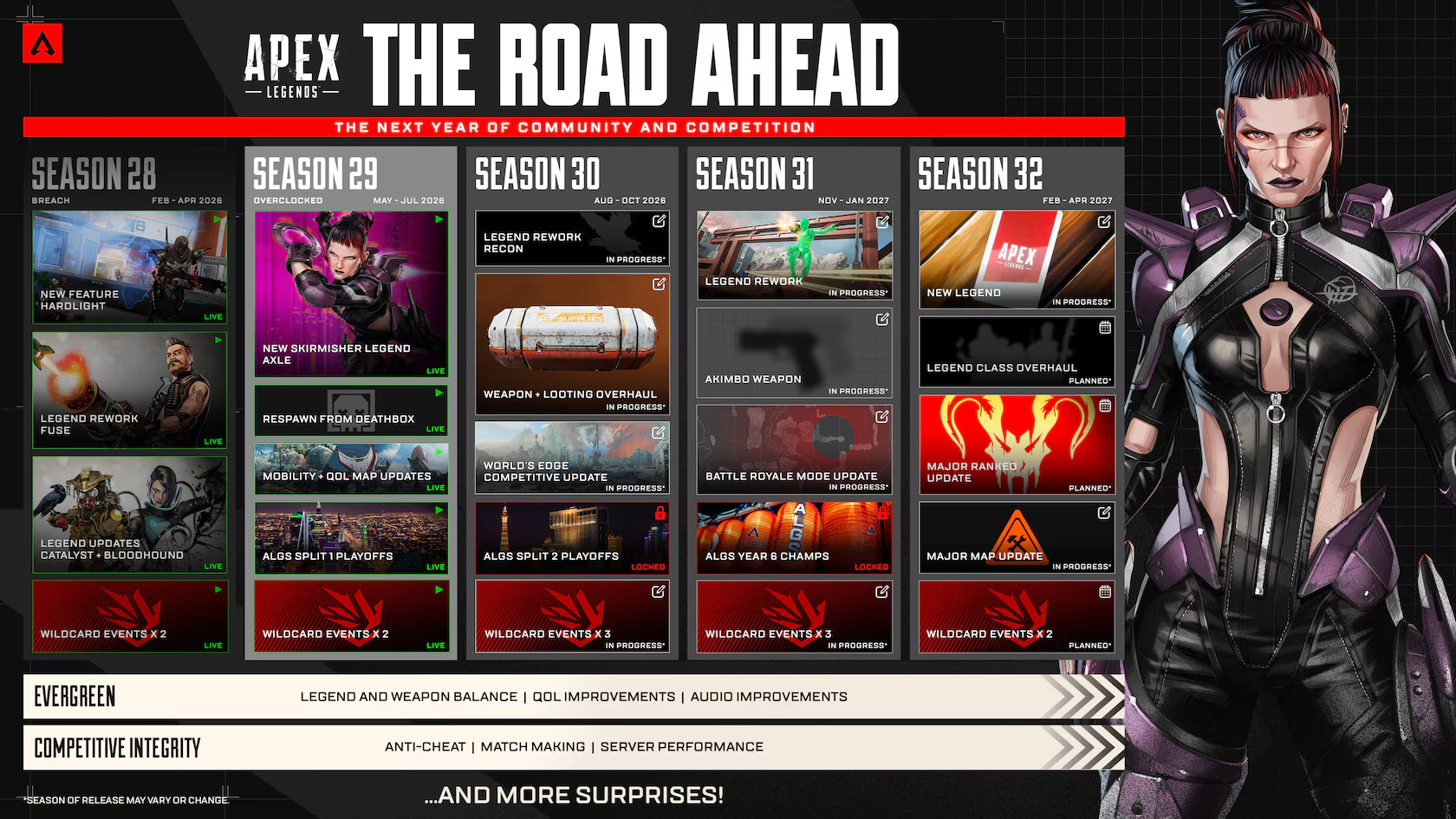Open the Mobility + QOL Map Updates tile

(351, 469)
